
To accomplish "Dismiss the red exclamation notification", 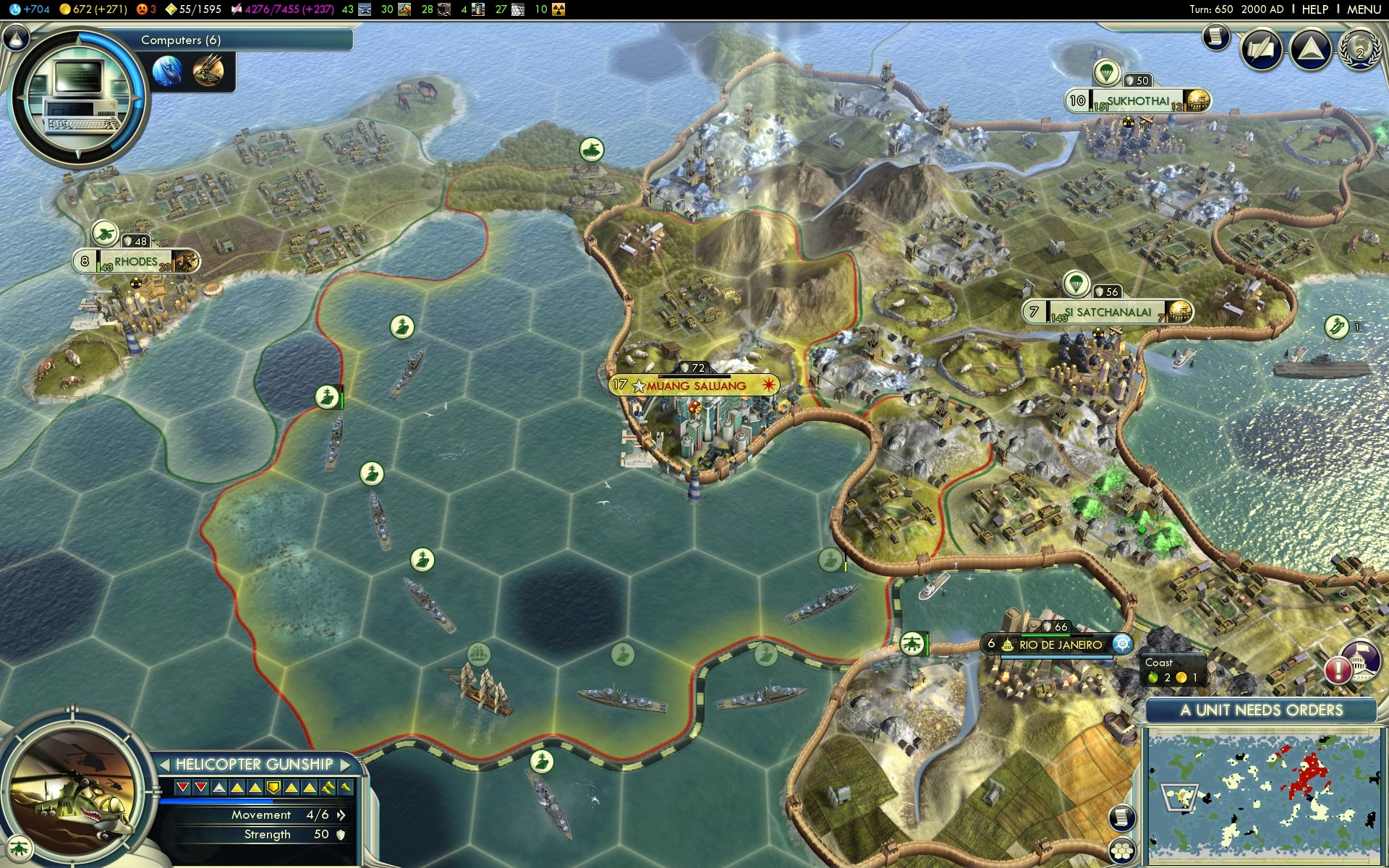I will point(1338,670).
